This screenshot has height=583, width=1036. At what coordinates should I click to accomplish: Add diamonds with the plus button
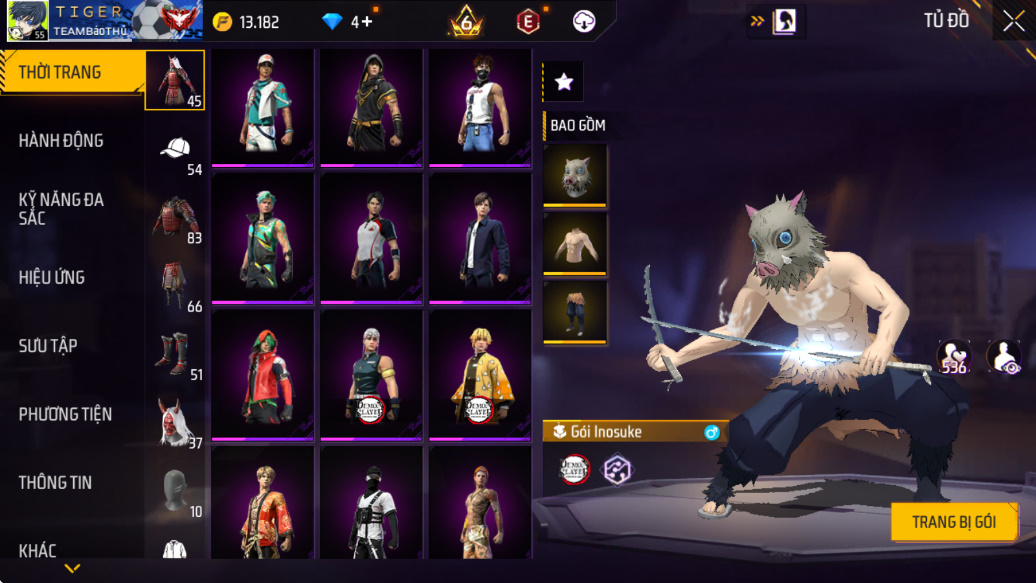tap(367, 22)
